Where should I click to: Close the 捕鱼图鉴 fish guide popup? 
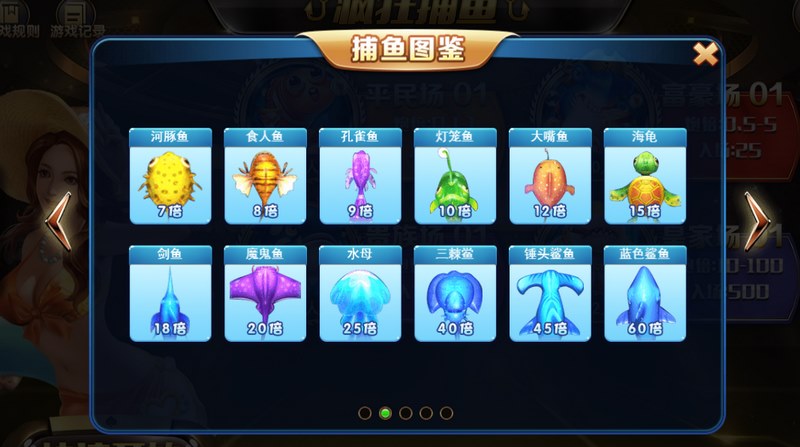[x=705, y=54]
